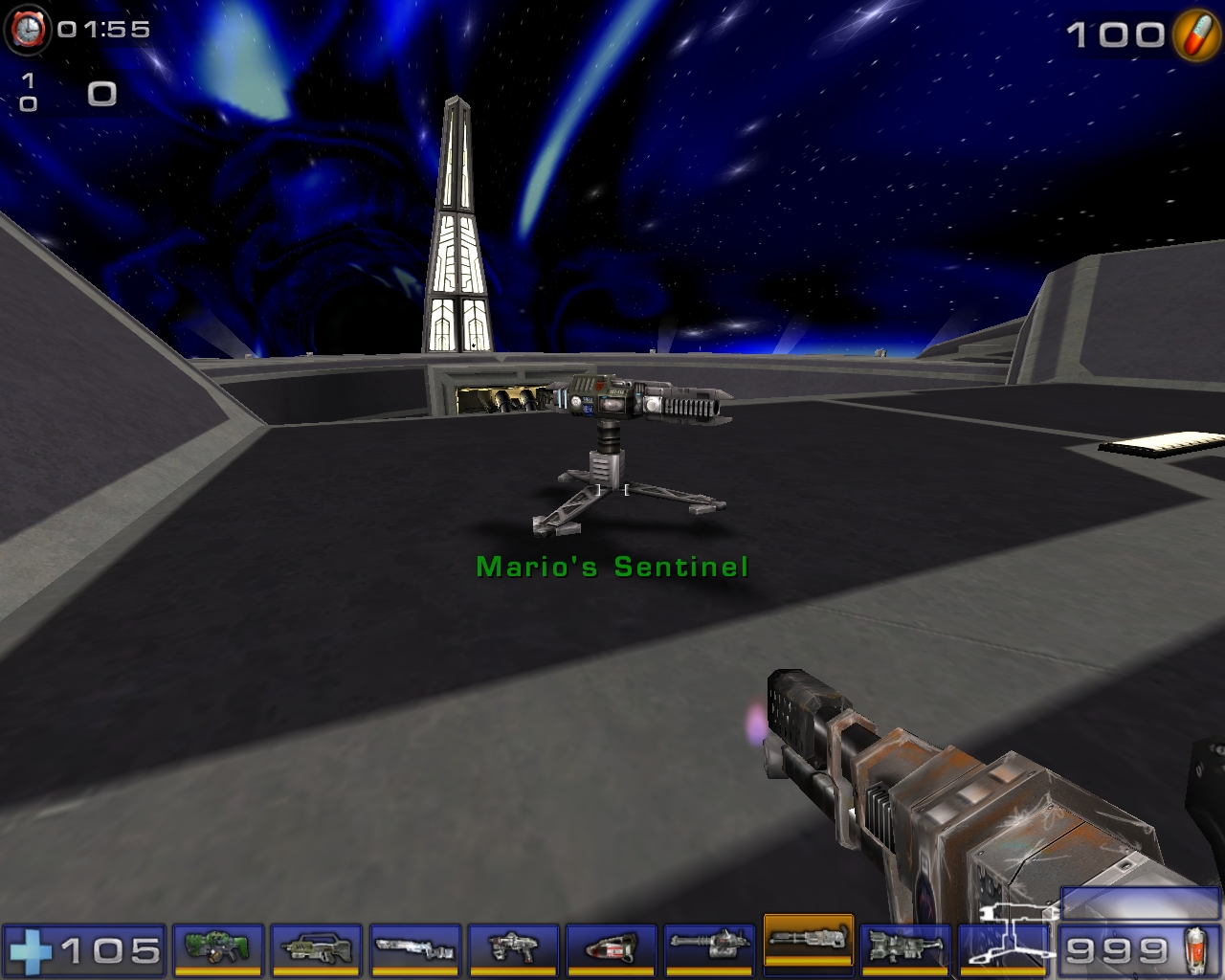Select the Assault Rifle weapon slot
This screenshot has width=1225, height=980.
(316, 951)
